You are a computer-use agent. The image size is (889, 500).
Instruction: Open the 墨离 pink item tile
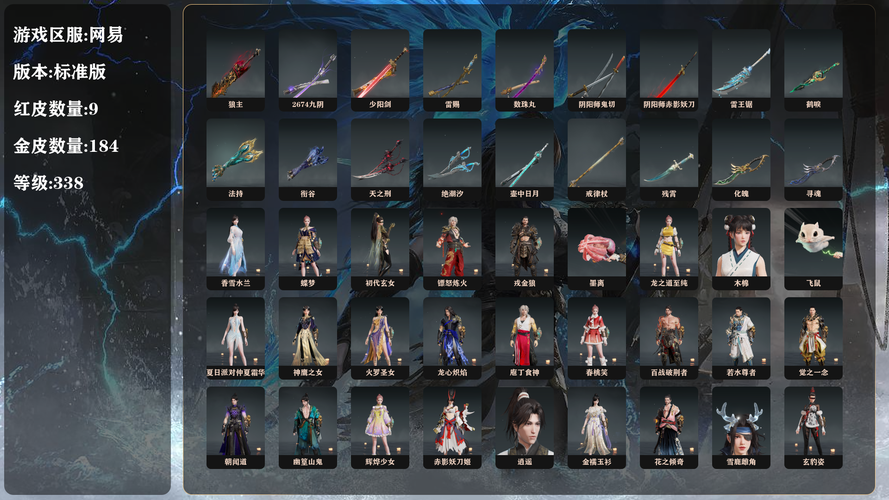point(596,247)
